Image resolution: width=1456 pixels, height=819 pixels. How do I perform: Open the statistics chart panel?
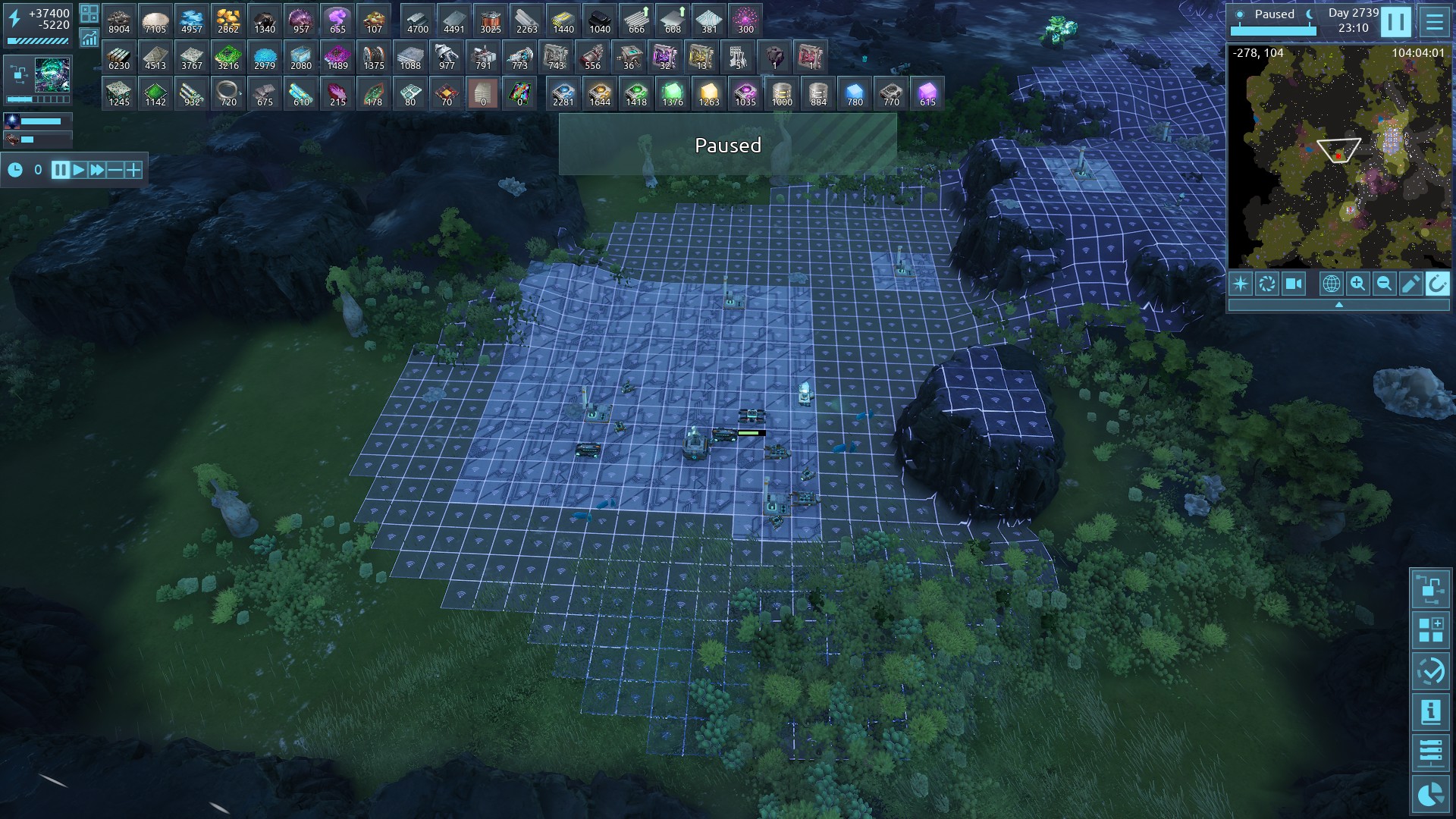tap(89, 38)
